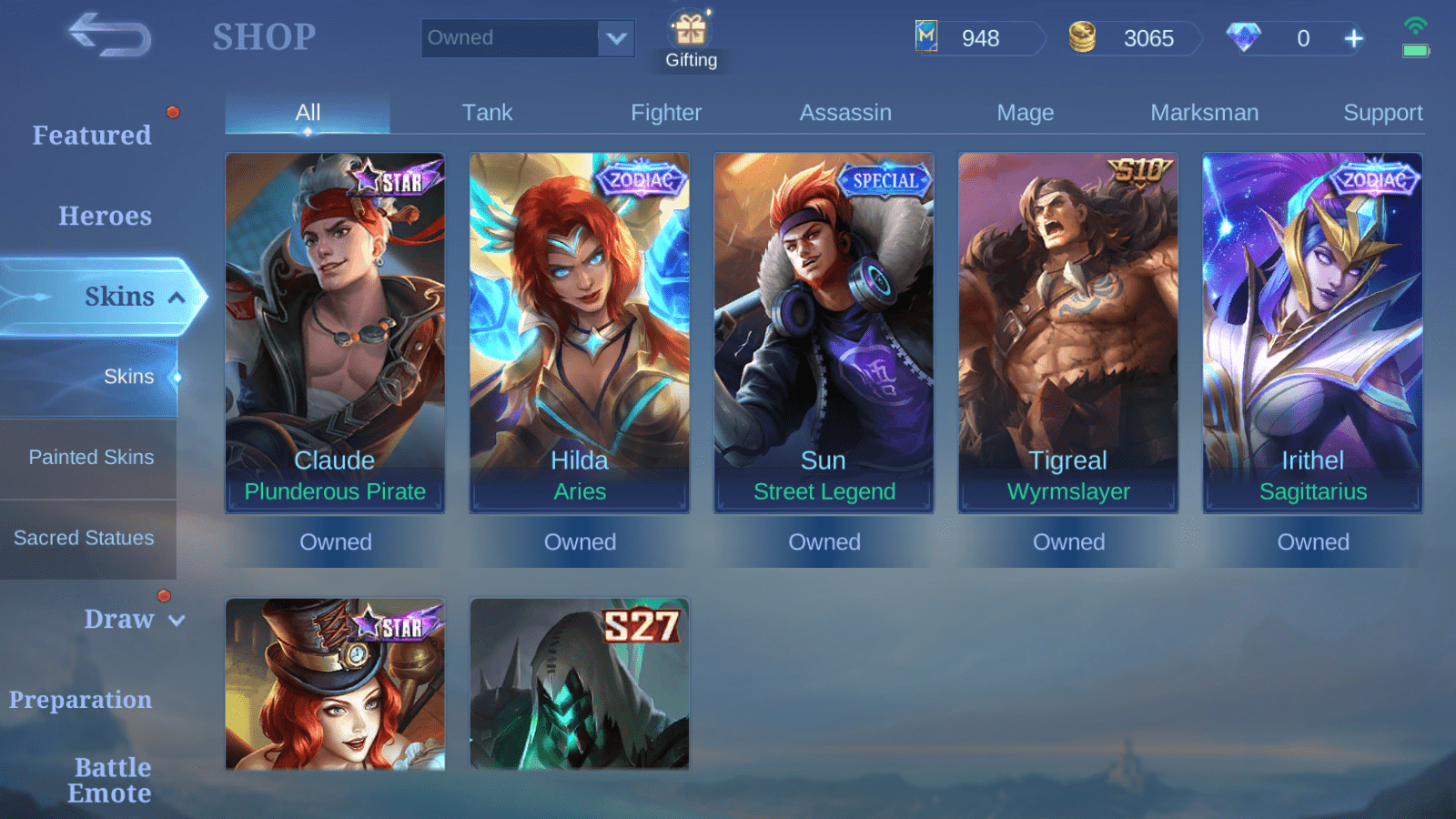Open the Featured shop section
This screenshot has height=819, width=1456.
click(92, 136)
